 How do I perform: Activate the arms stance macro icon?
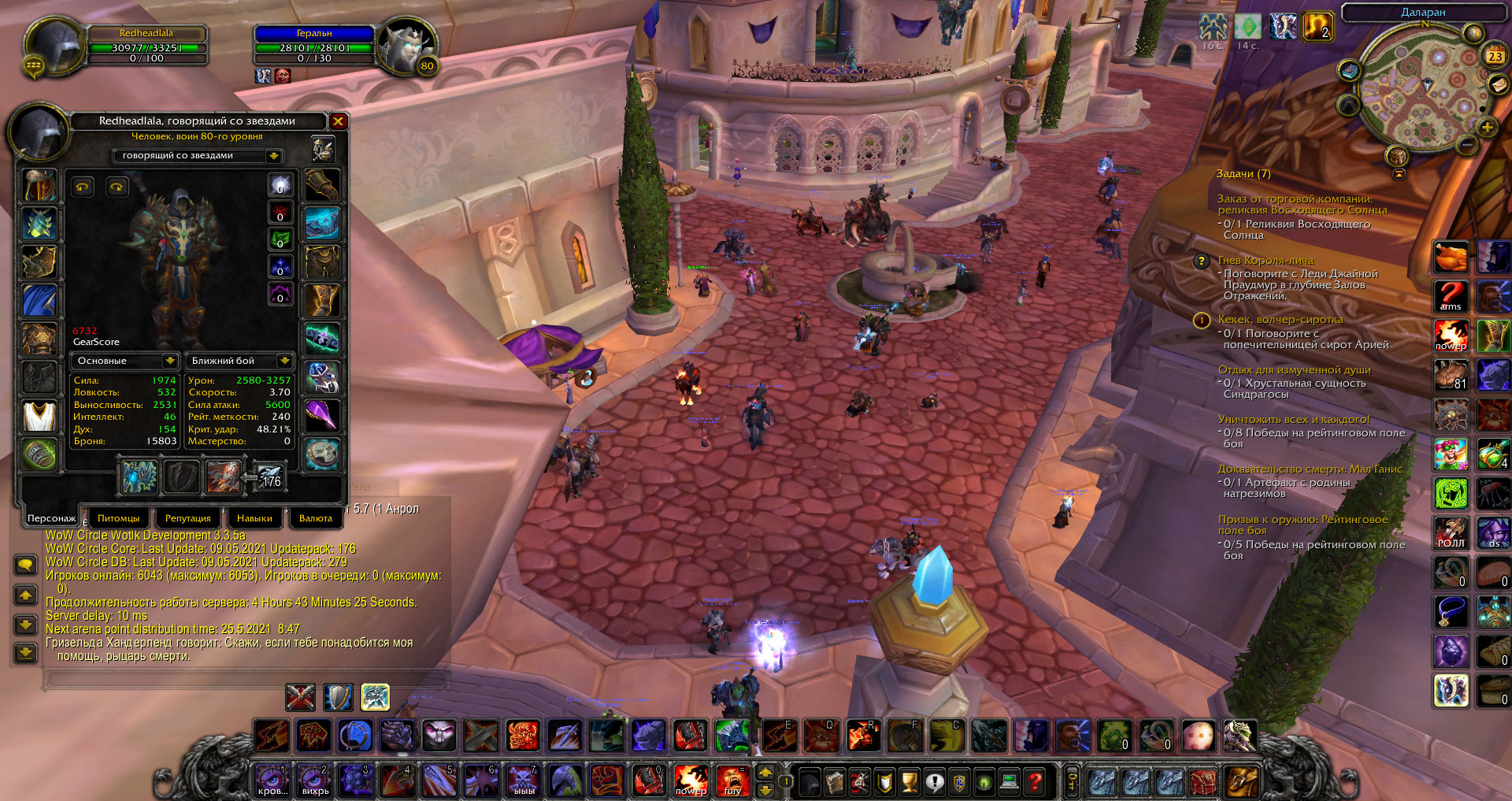point(1451,297)
